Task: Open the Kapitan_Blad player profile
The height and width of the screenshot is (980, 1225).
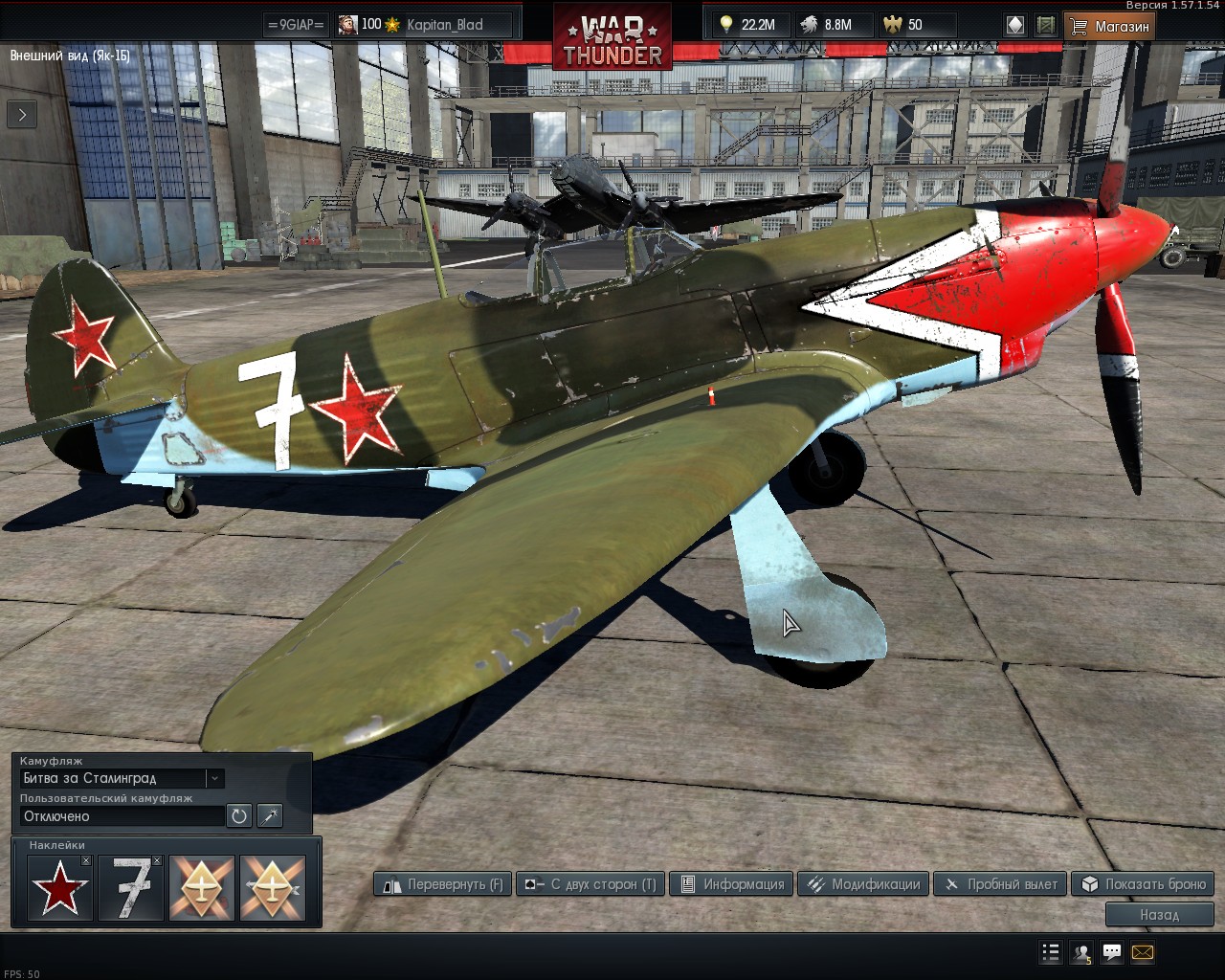Action: (x=445, y=25)
